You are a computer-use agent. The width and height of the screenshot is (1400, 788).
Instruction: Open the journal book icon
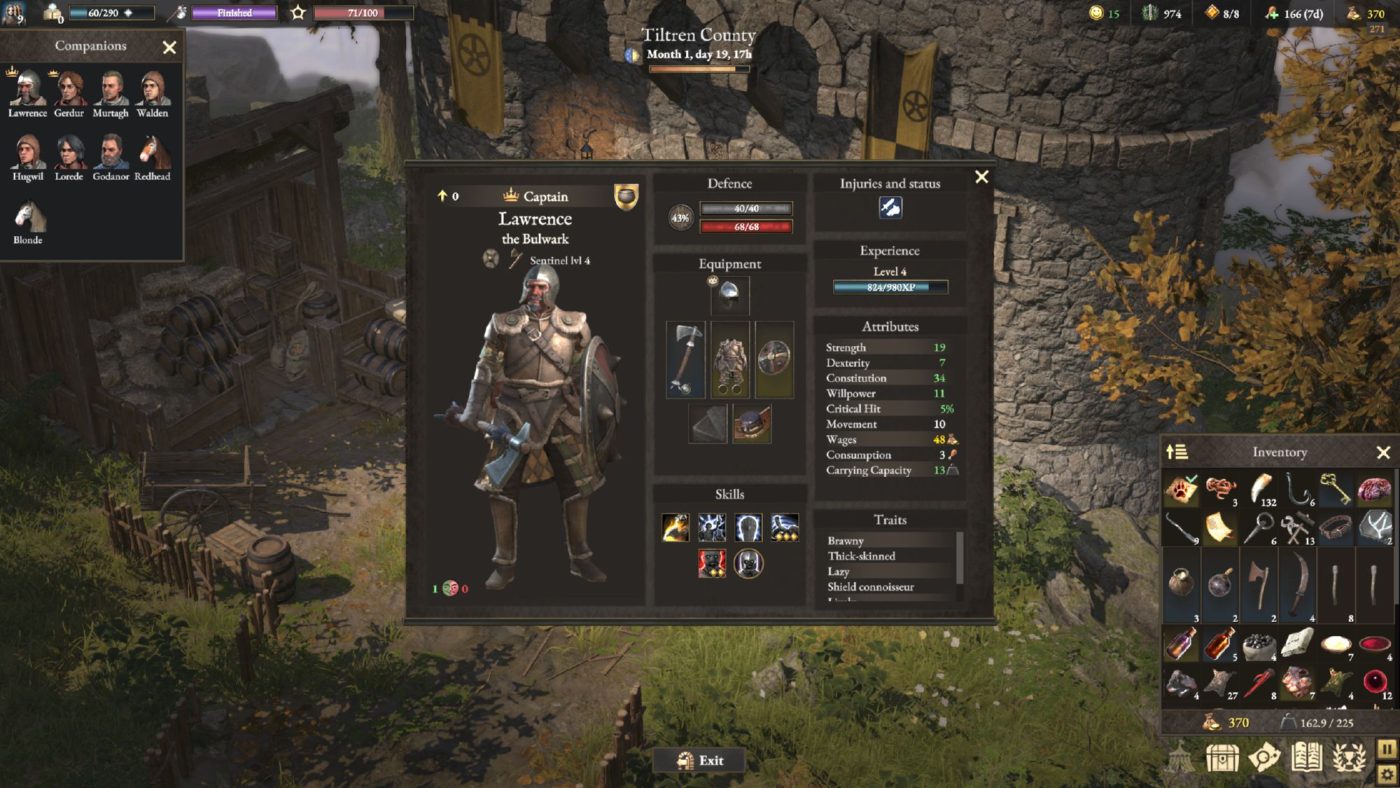pos(1307,756)
